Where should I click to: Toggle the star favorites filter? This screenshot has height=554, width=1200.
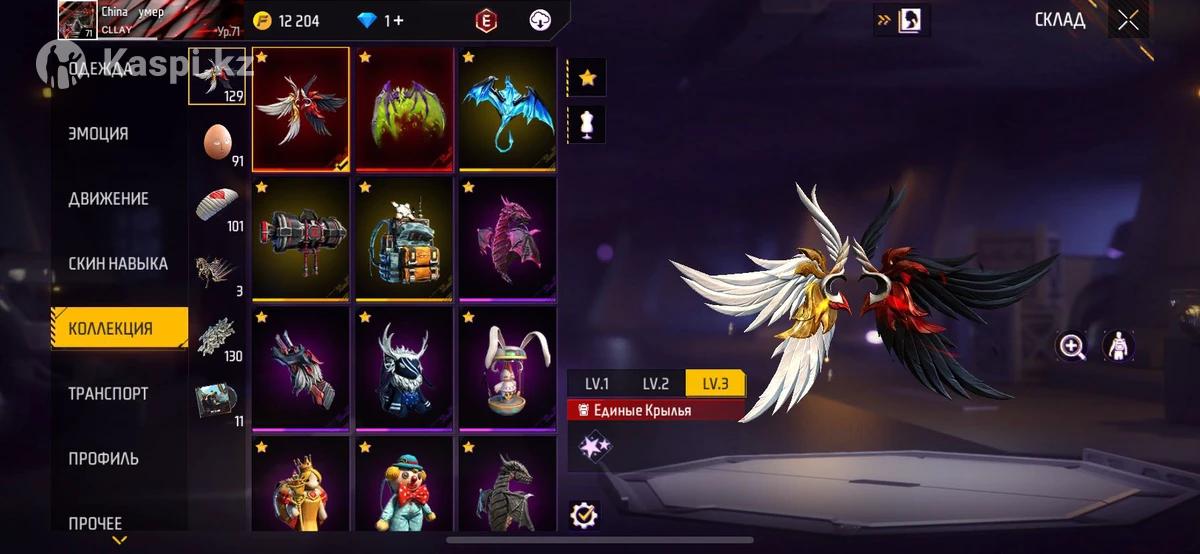coord(587,76)
